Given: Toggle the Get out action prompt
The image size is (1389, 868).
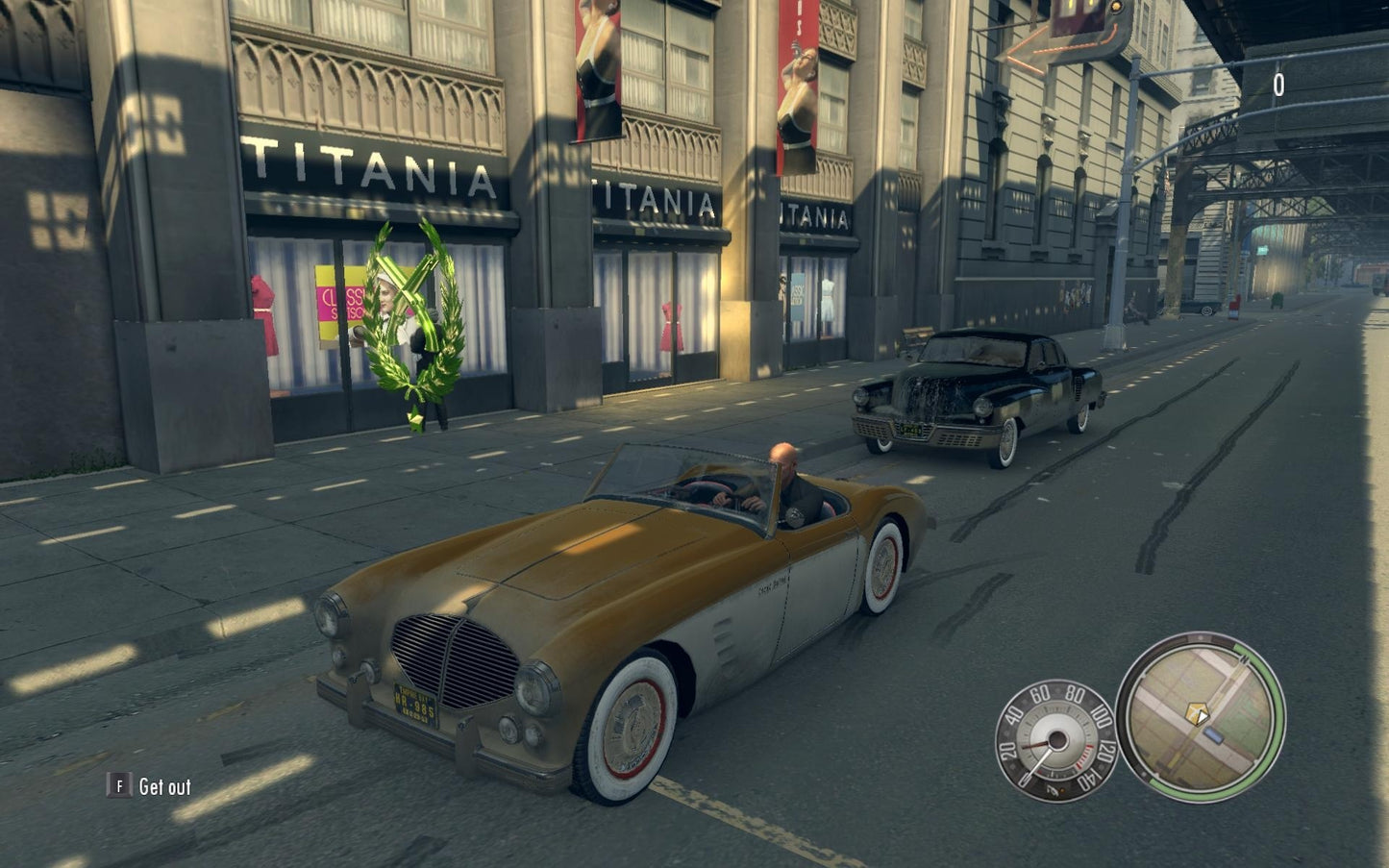Looking at the screenshot, I should click(163, 785).
